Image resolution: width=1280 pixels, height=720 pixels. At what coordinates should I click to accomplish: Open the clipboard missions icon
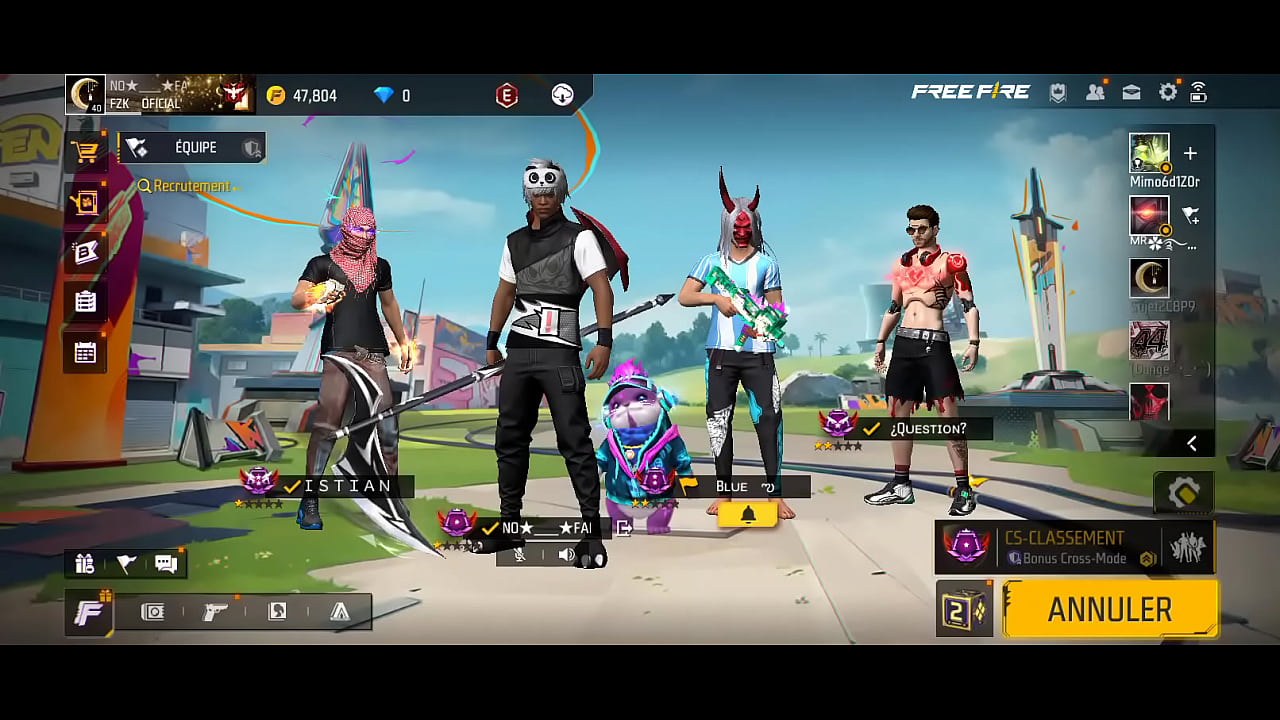pos(86,301)
